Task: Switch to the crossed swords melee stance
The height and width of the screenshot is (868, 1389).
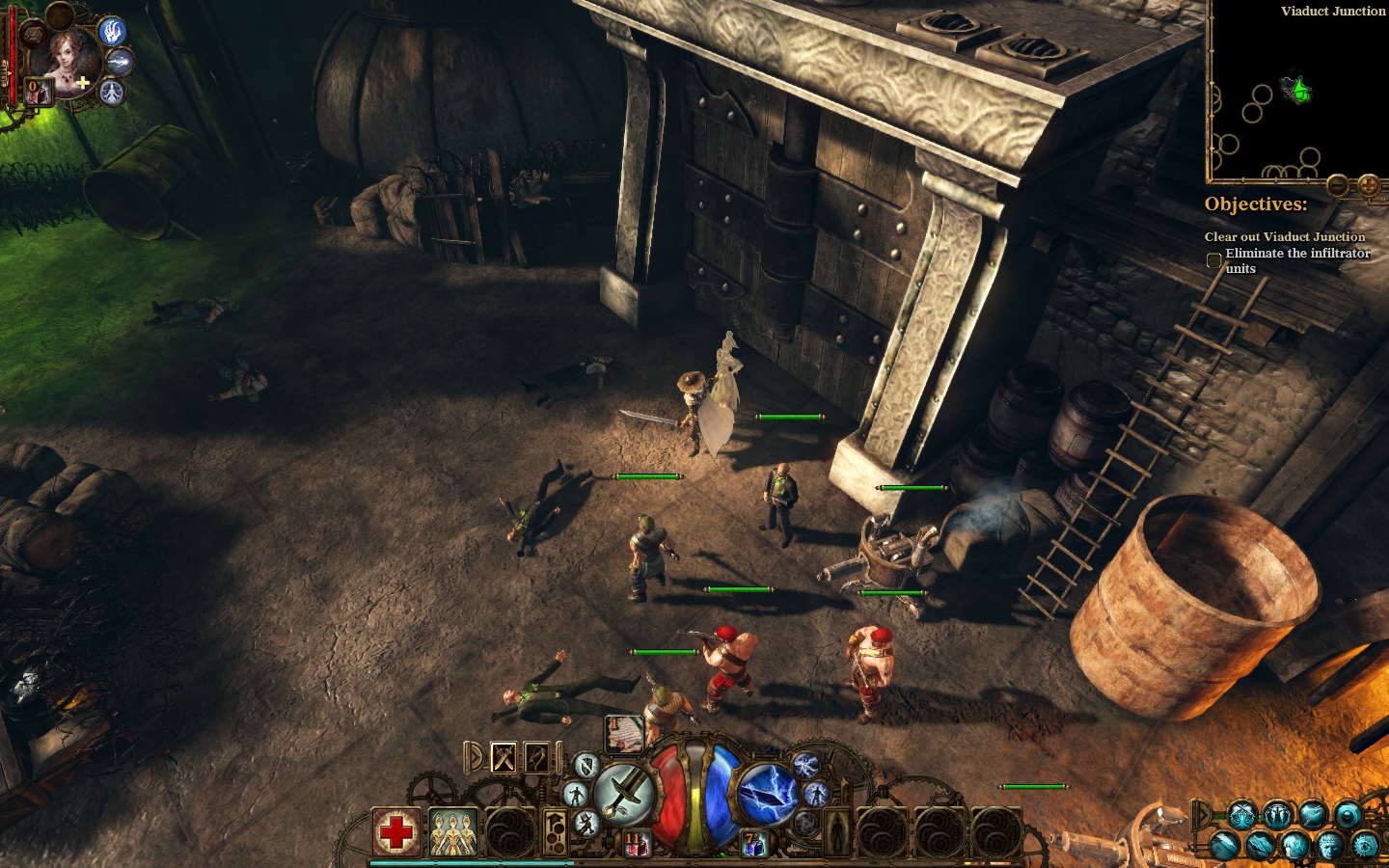Action: click(x=504, y=758)
